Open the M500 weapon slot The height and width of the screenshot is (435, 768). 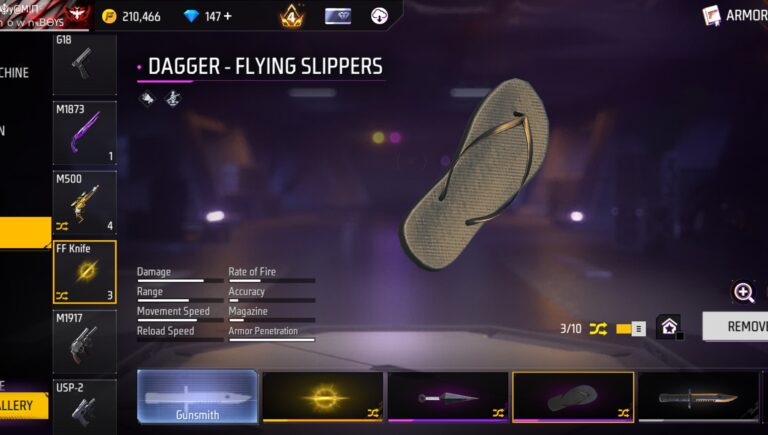click(84, 202)
